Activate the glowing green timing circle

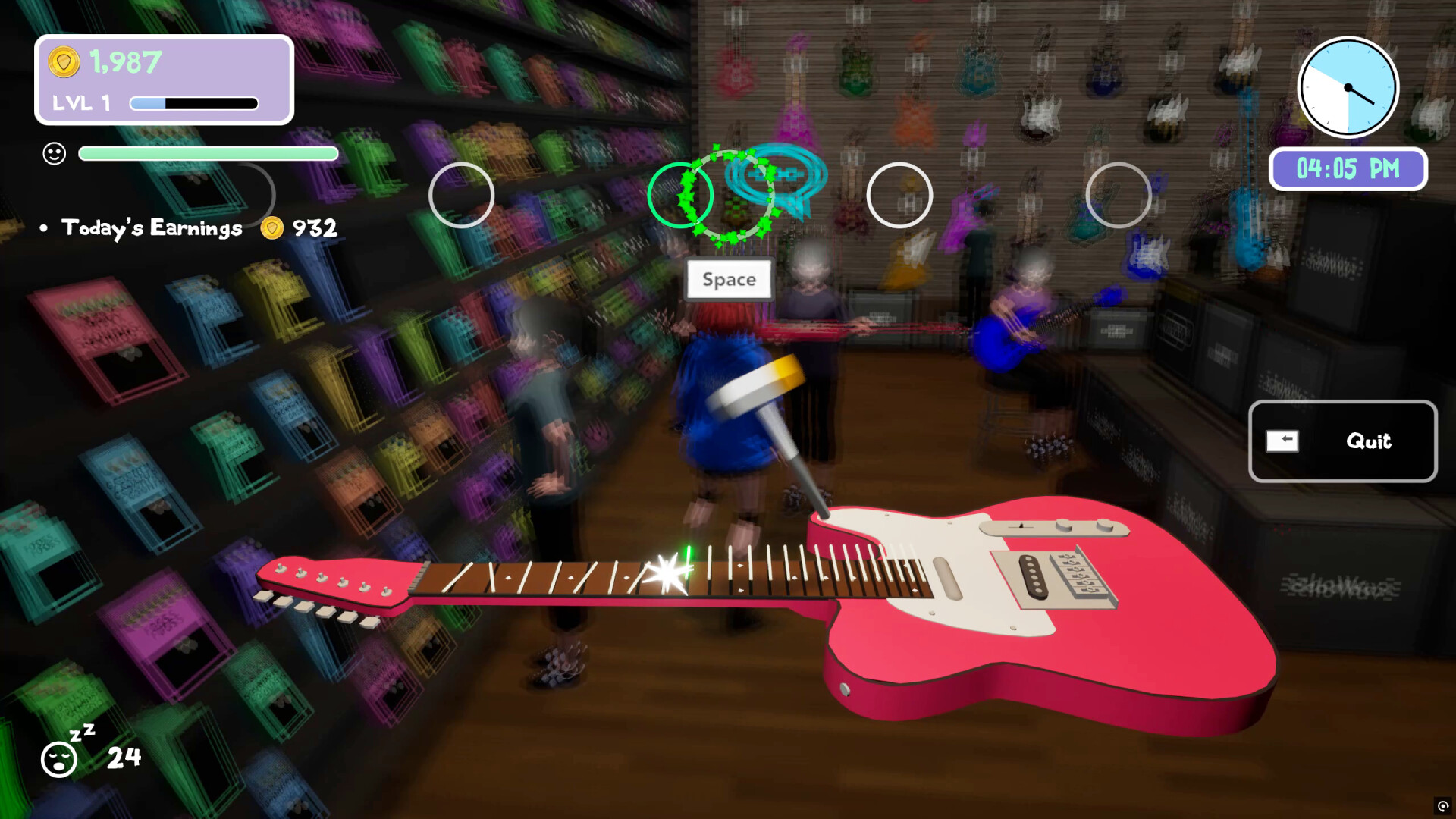682,196
